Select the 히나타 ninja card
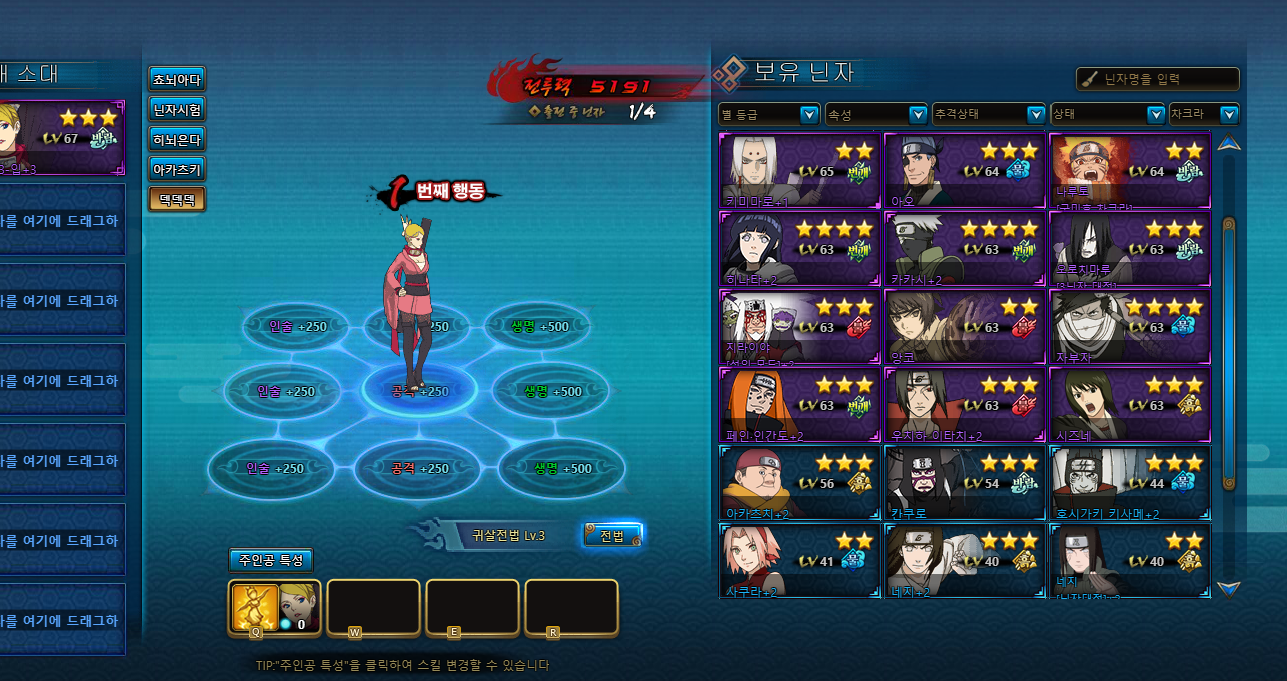 pos(799,248)
